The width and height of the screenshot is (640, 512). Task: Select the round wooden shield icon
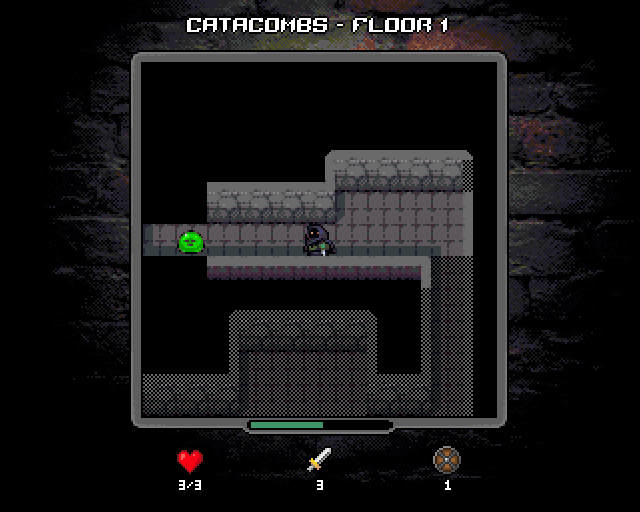446,460
